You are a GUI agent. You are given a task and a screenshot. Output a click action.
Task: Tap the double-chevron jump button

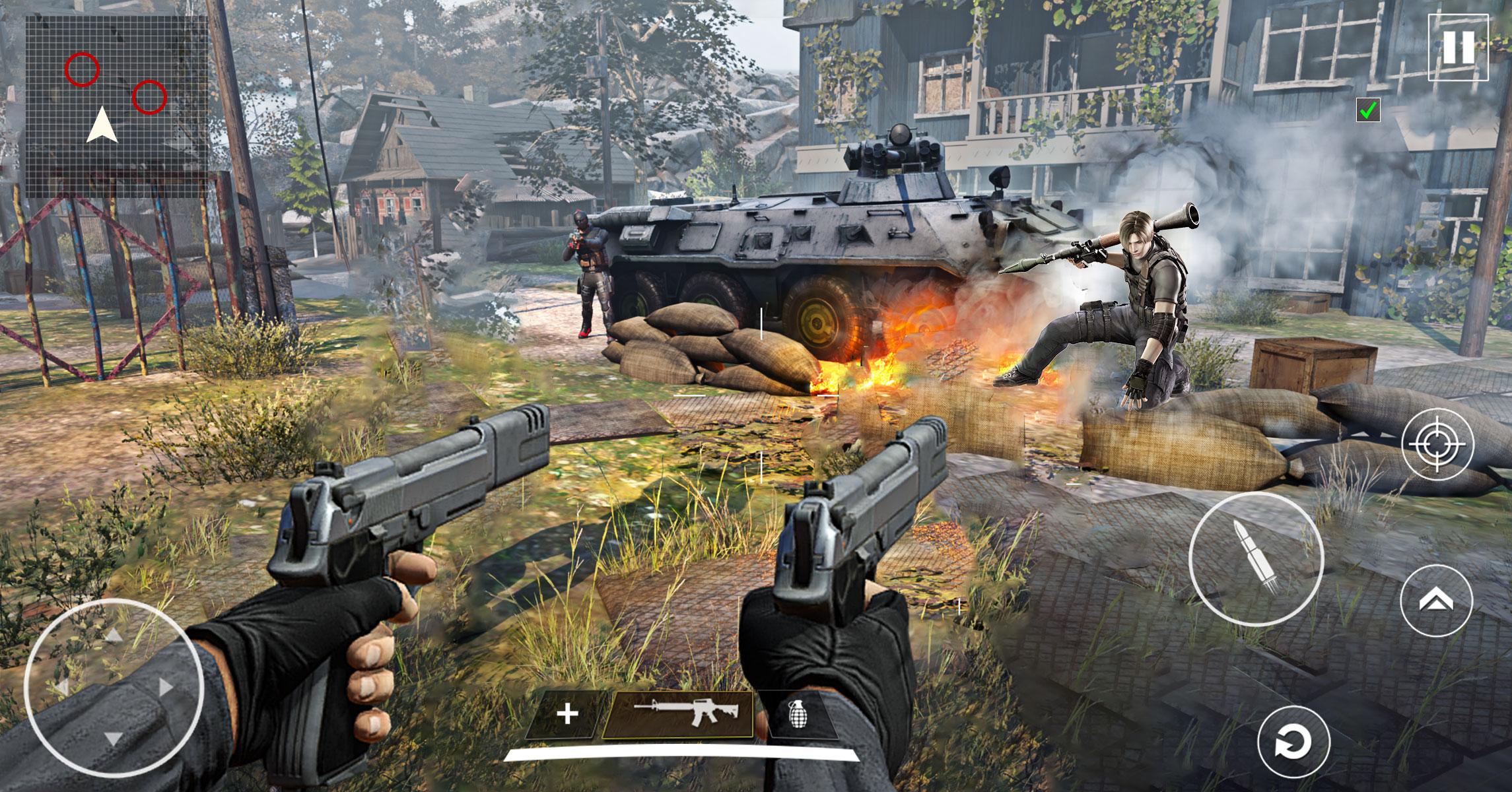[1437, 600]
